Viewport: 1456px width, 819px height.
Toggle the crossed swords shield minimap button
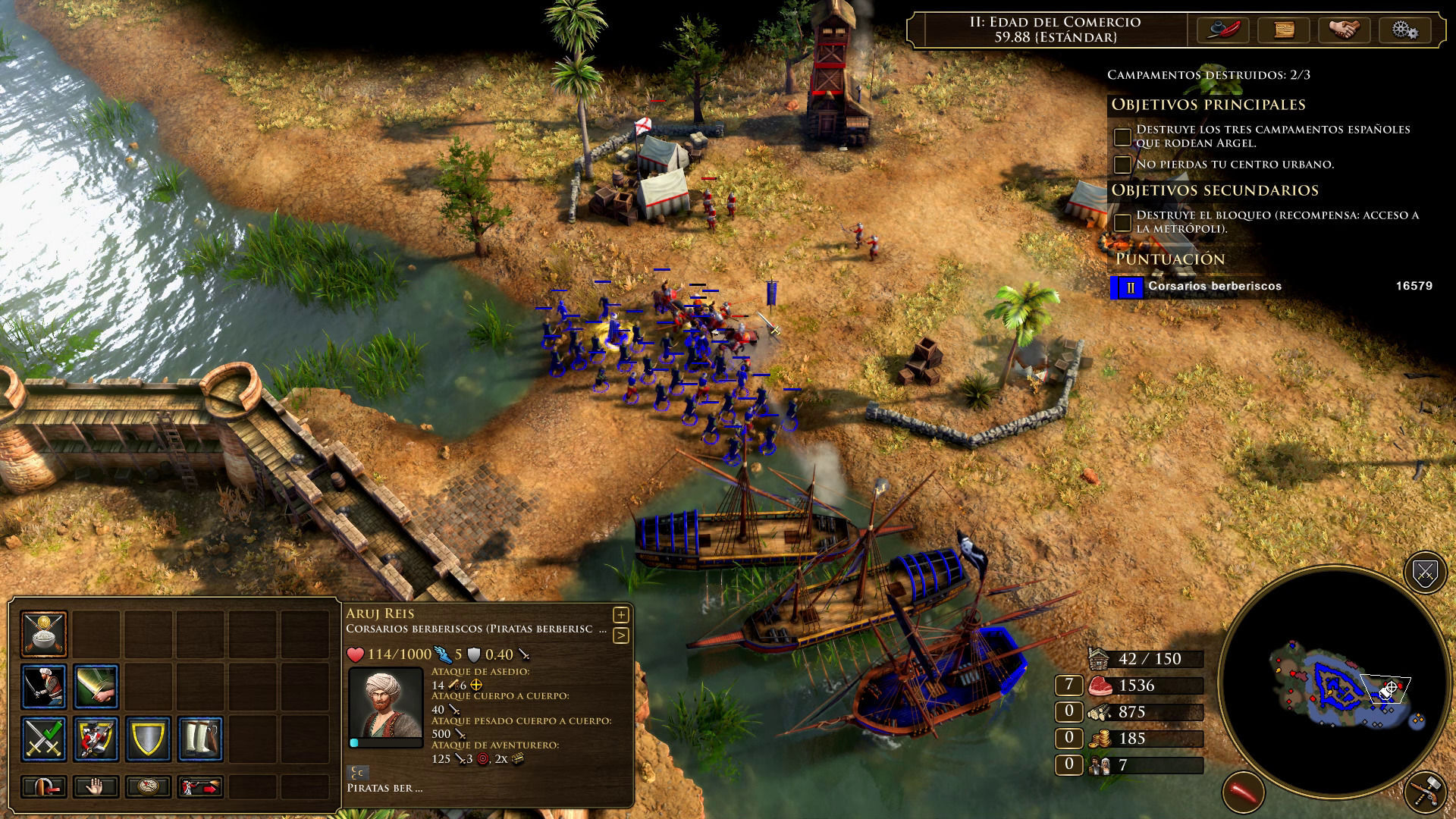click(x=1425, y=573)
